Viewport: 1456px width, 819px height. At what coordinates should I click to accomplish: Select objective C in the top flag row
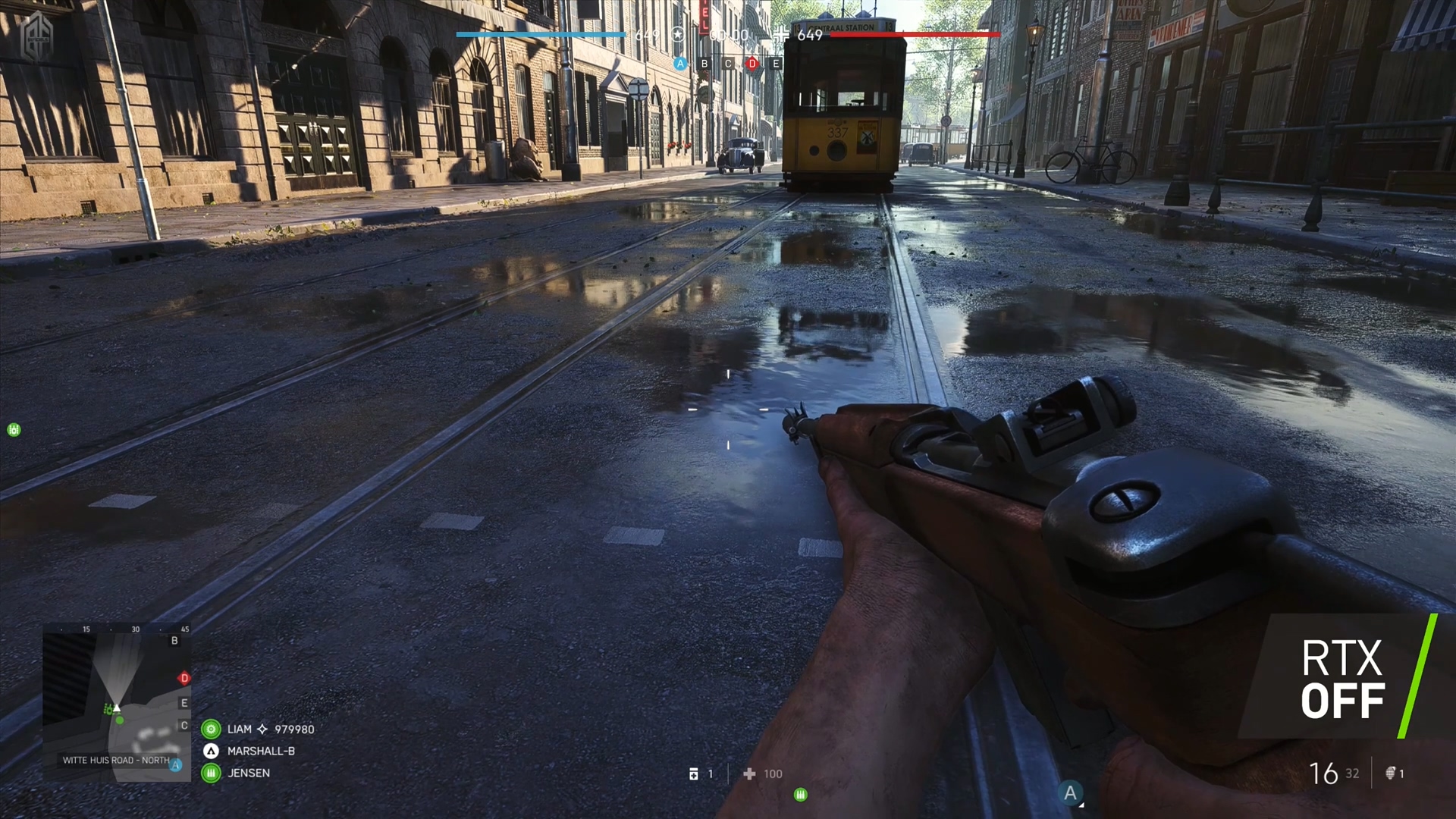point(728,64)
